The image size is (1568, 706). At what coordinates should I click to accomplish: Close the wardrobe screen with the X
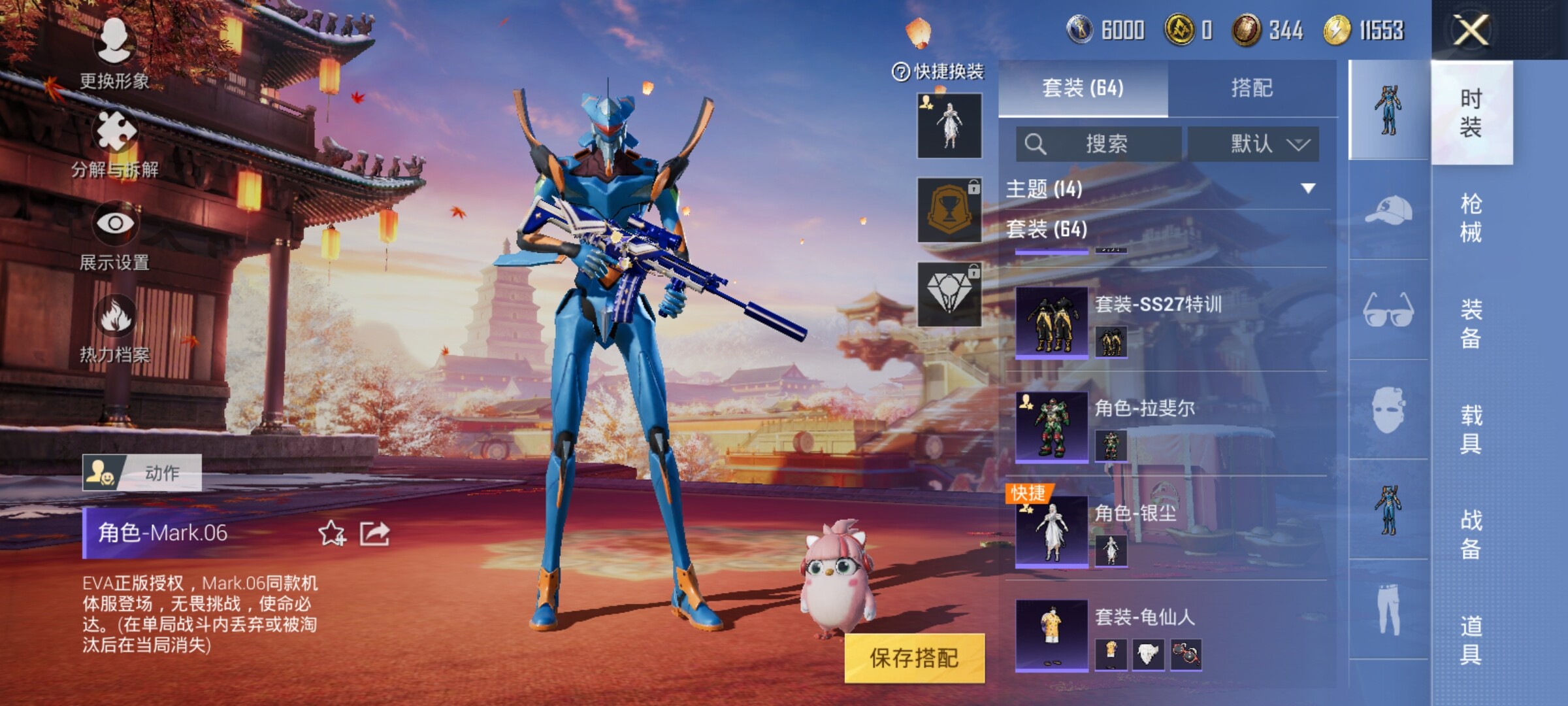pos(1471,29)
